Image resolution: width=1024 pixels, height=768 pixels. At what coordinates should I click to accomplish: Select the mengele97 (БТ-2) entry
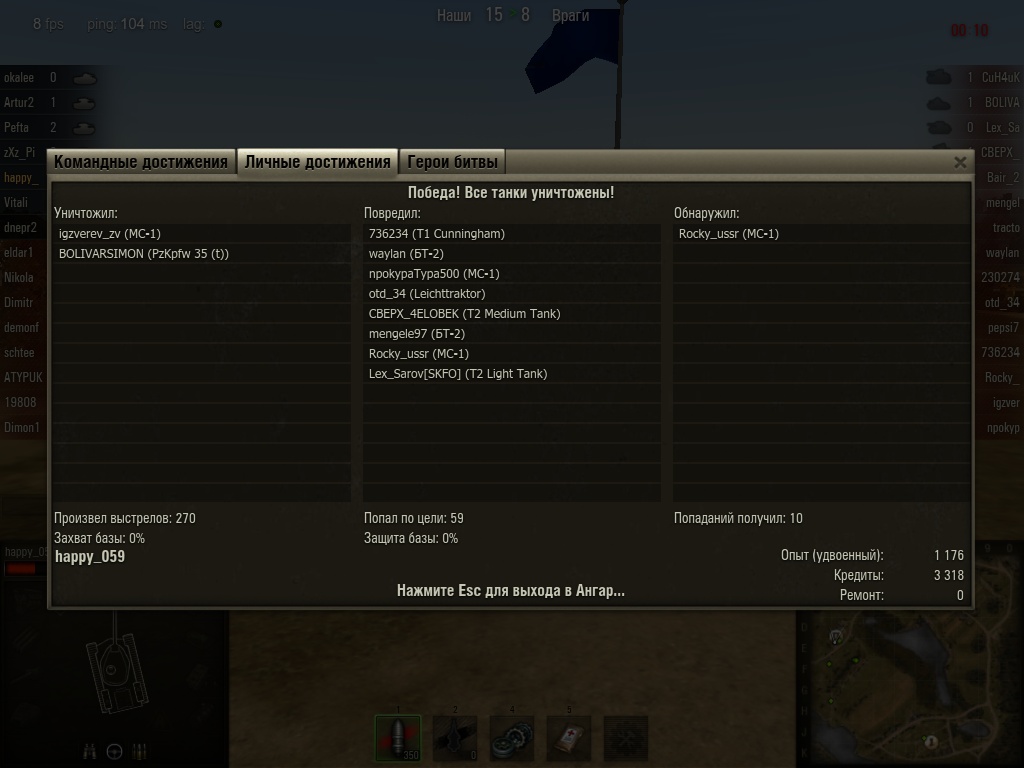tap(417, 334)
